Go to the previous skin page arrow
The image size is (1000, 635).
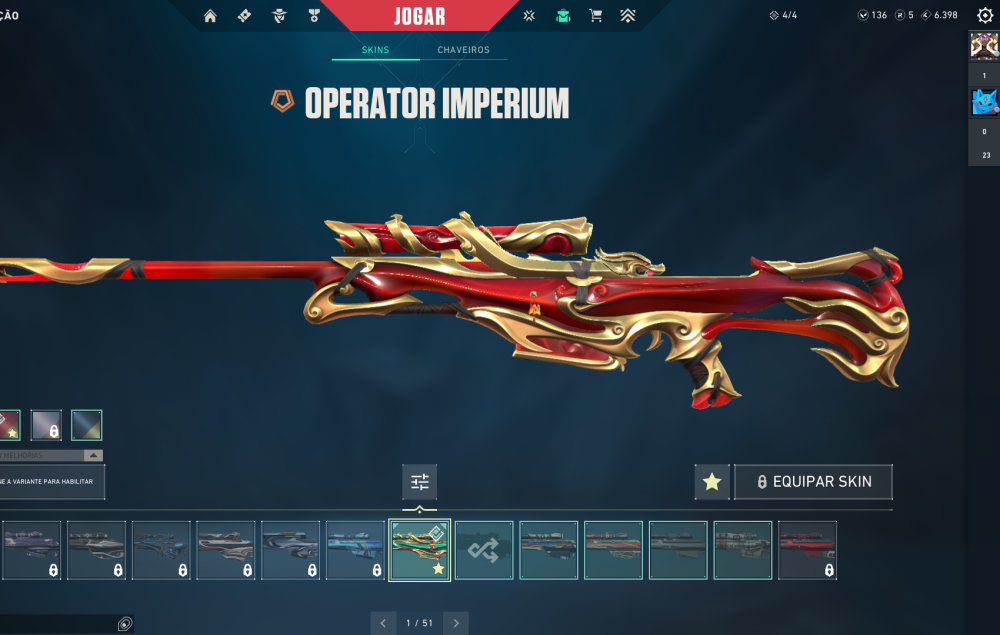(x=383, y=623)
